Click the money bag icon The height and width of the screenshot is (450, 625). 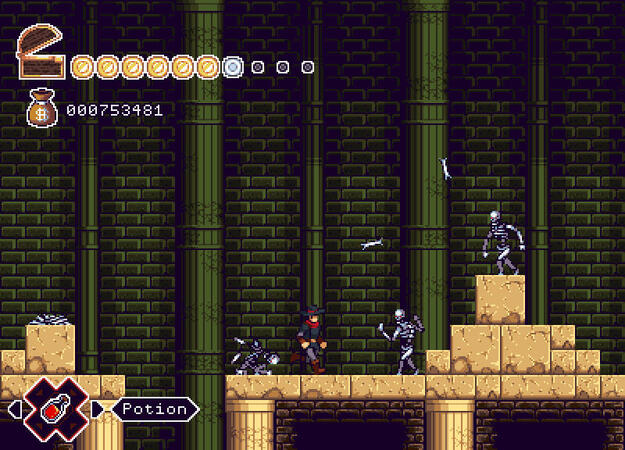coord(41,109)
